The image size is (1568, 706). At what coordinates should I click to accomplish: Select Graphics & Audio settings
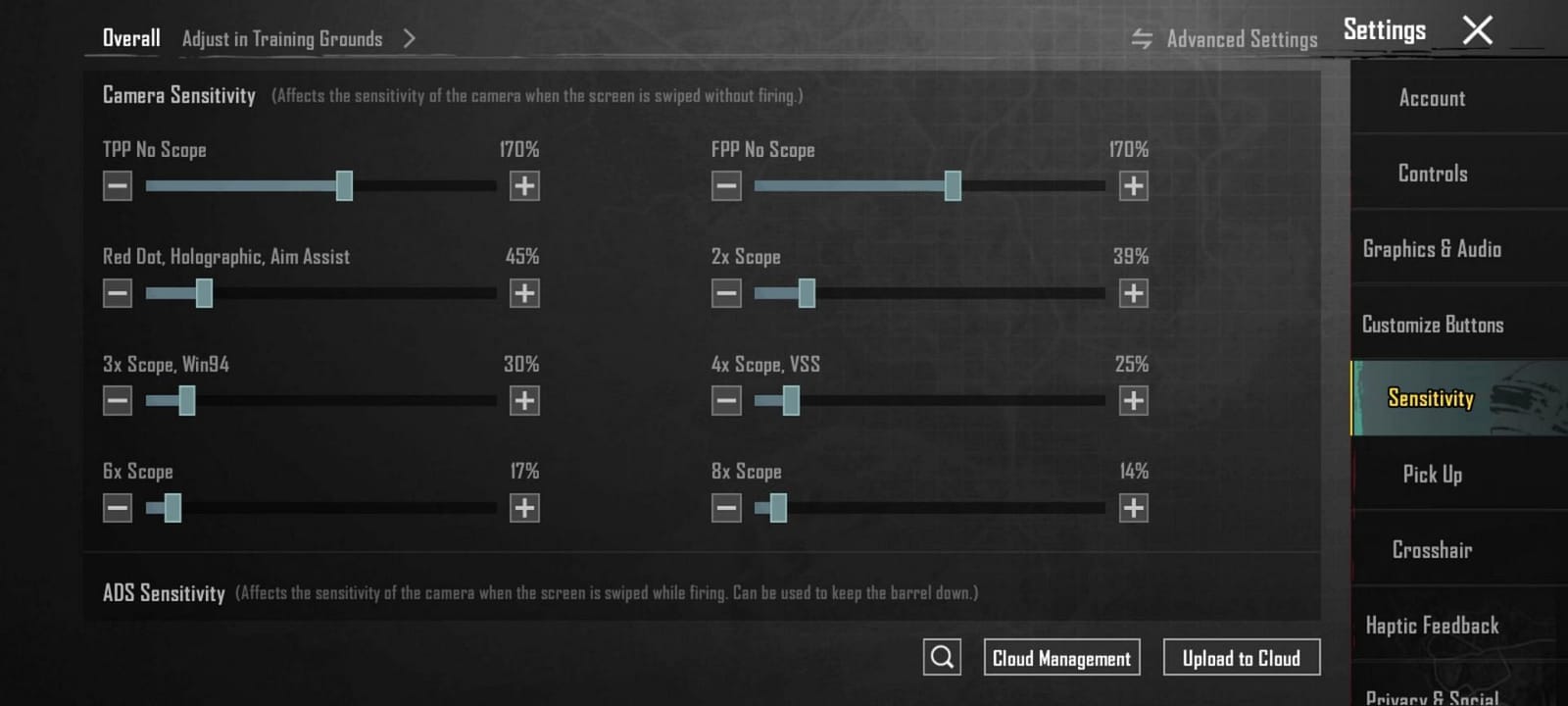tap(1432, 248)
